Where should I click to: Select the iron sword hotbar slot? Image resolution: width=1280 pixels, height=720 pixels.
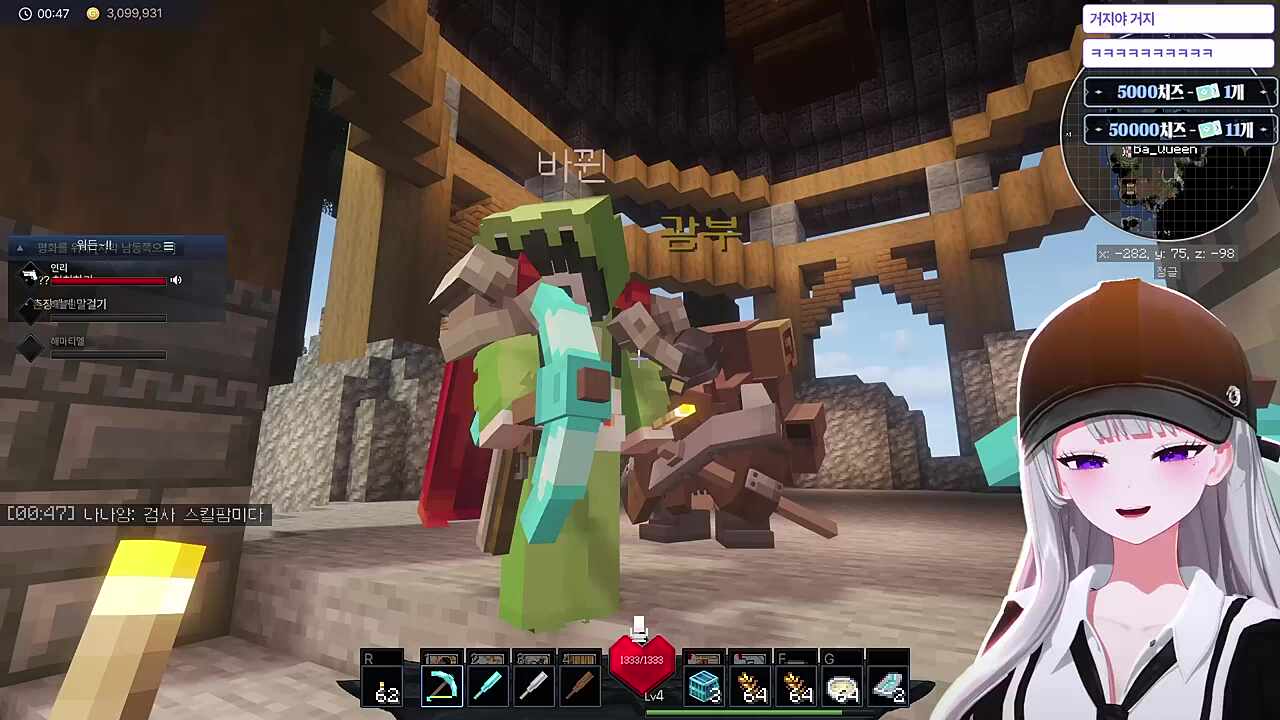pos(534,686)
